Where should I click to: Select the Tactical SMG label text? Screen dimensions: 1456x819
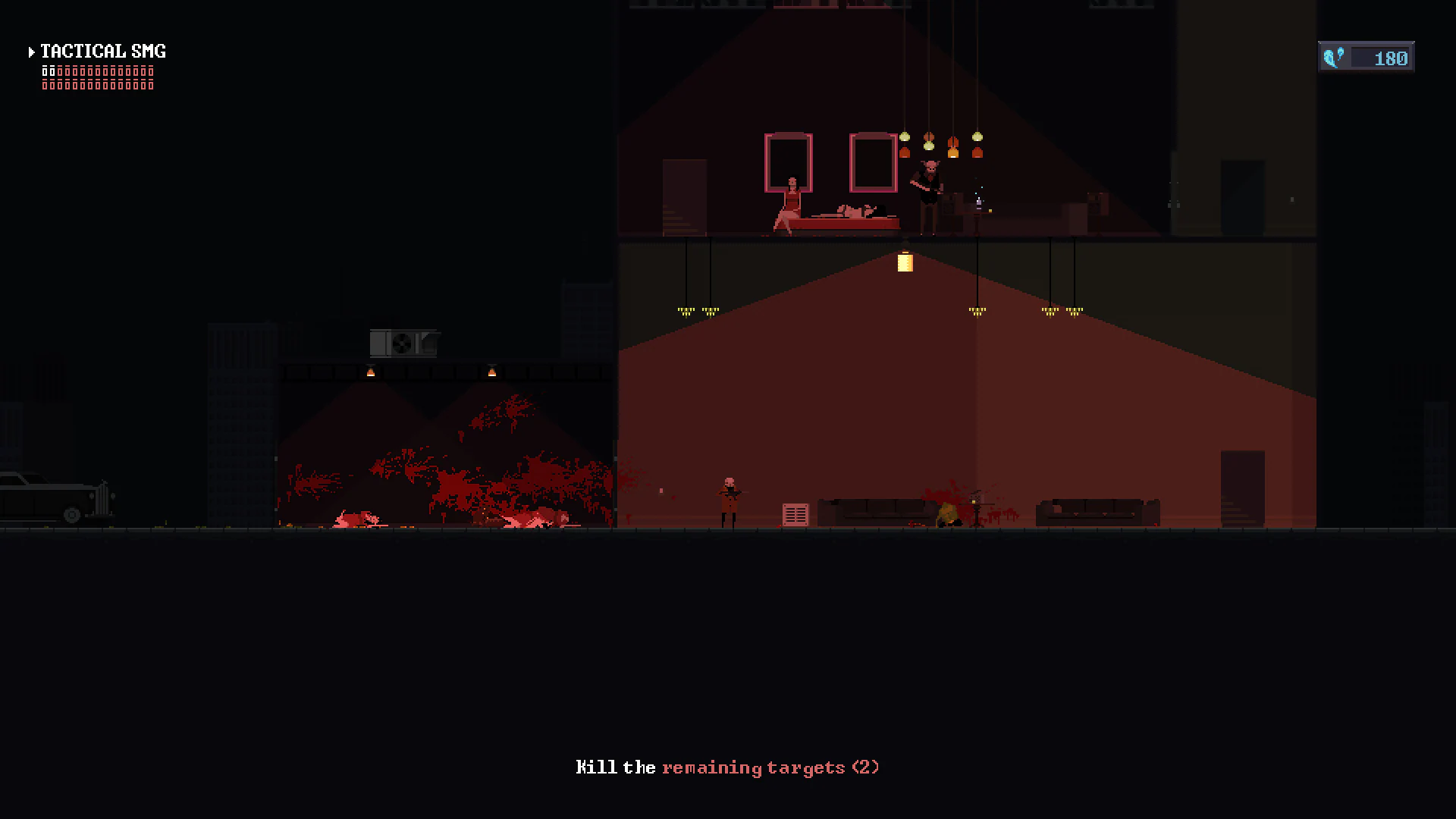(x=102, y=51)
